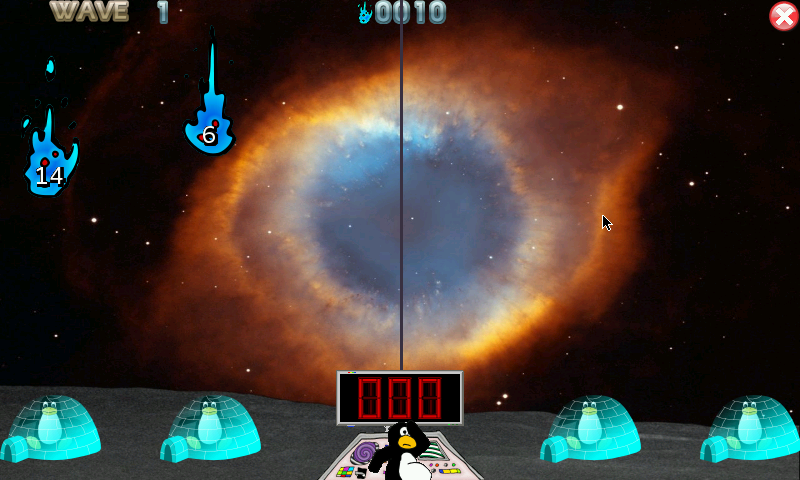This screenshot has height=480, width=800.
Task: Close the game with the red X button
Action: point(783,16)
